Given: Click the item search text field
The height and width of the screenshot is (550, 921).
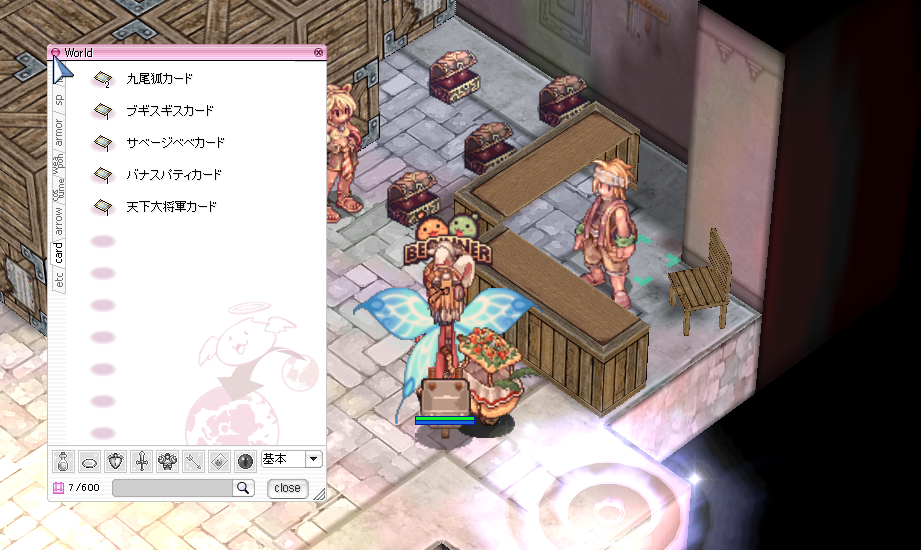Looking at the screenshot, I should [x=172, y=488].
